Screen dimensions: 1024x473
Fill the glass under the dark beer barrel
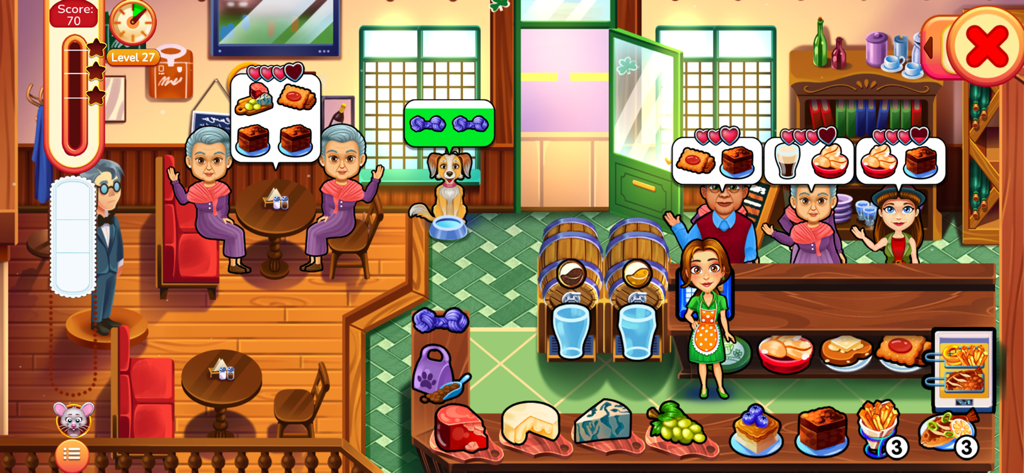click(571, 331)
